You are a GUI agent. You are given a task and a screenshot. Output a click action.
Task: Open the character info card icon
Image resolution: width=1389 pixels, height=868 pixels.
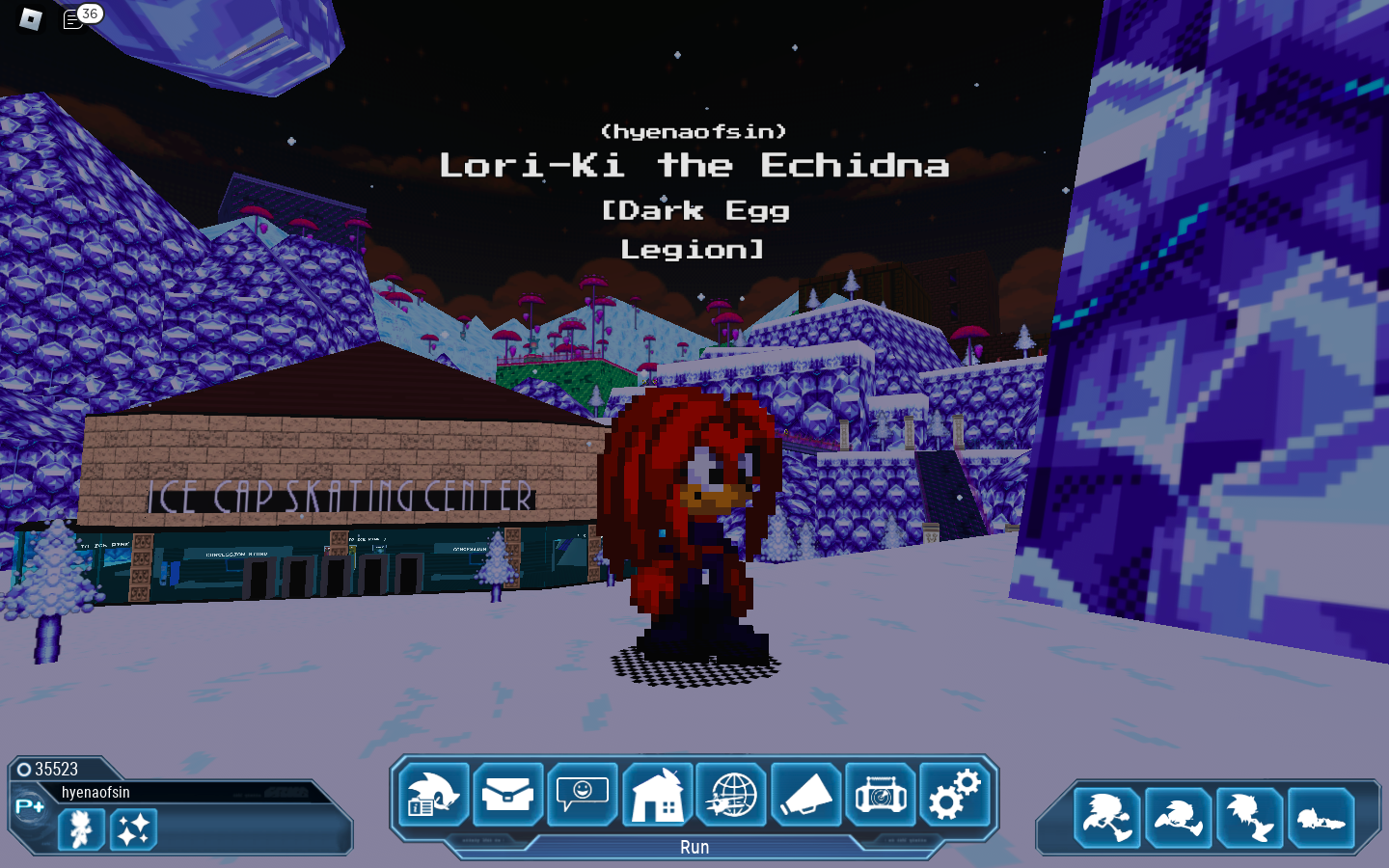[433, 795]
